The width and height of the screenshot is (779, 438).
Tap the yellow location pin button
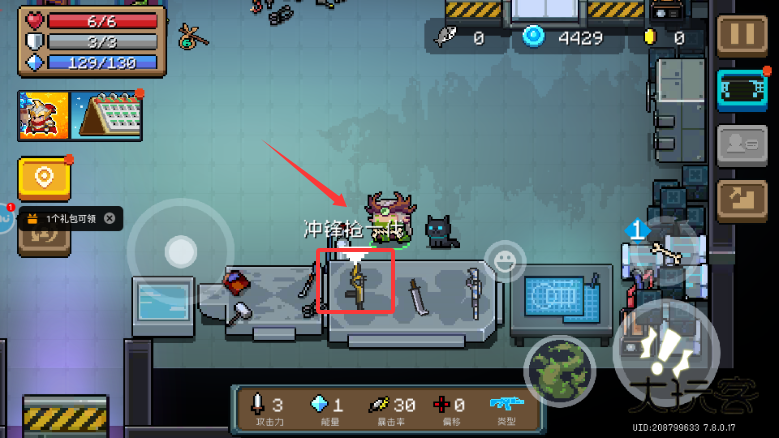44,178
